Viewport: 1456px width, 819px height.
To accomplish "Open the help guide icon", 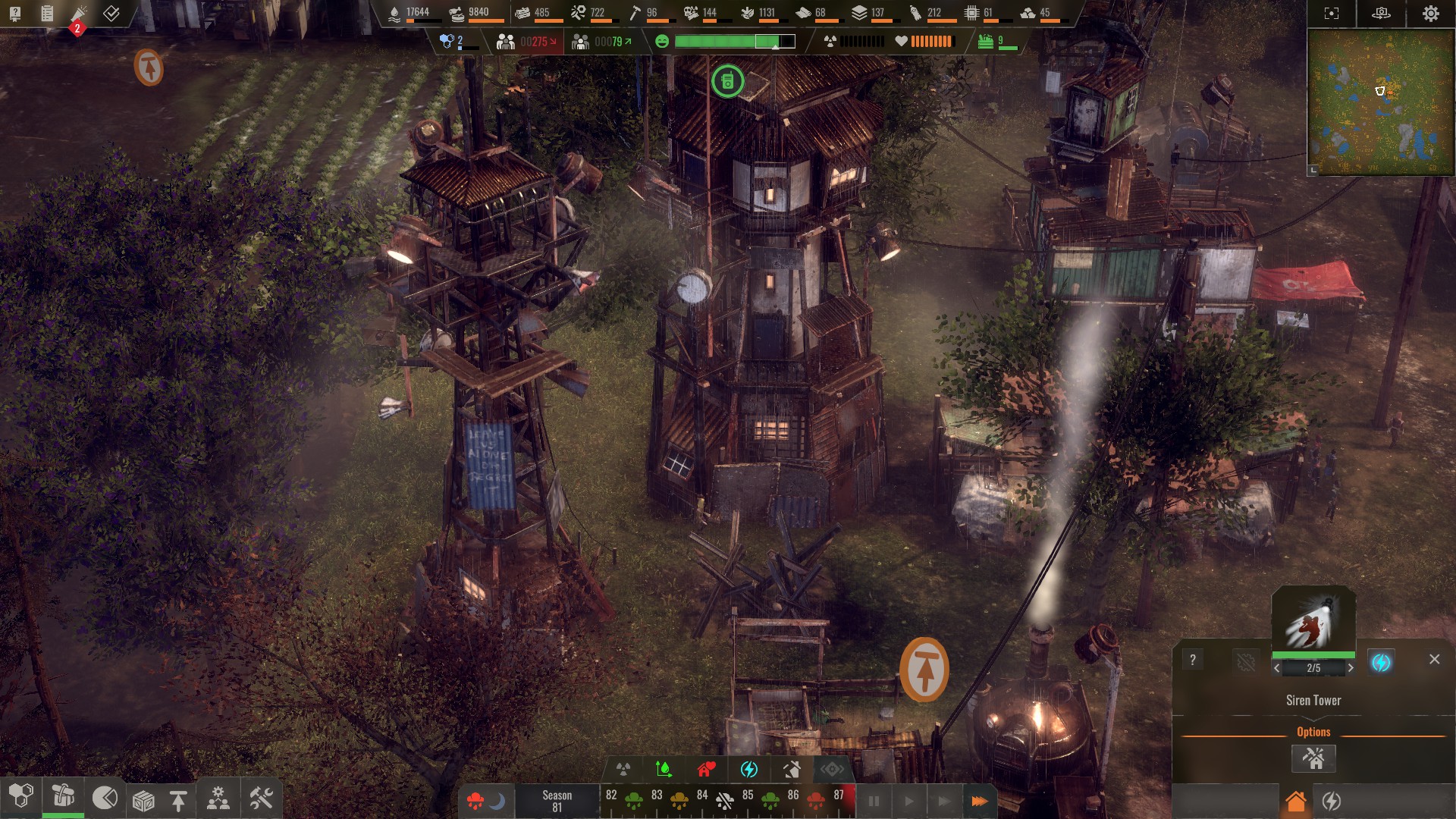I will point(14,13).
